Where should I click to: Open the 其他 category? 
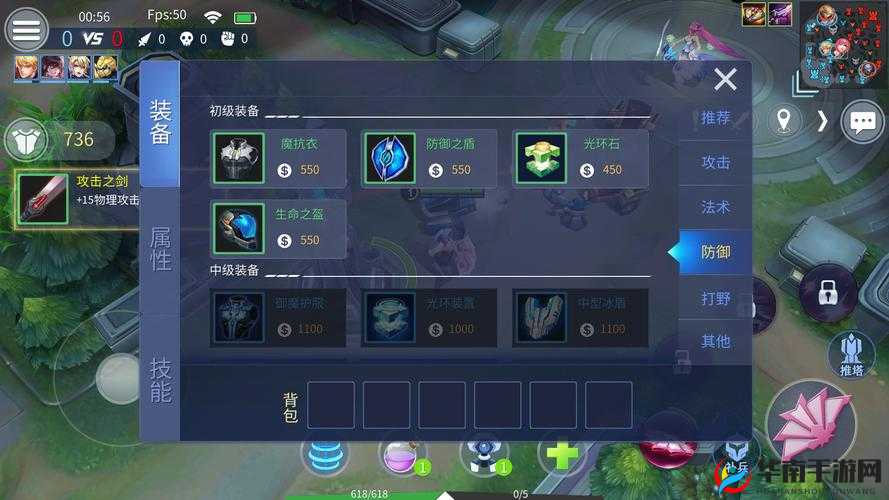click(715, 341)
